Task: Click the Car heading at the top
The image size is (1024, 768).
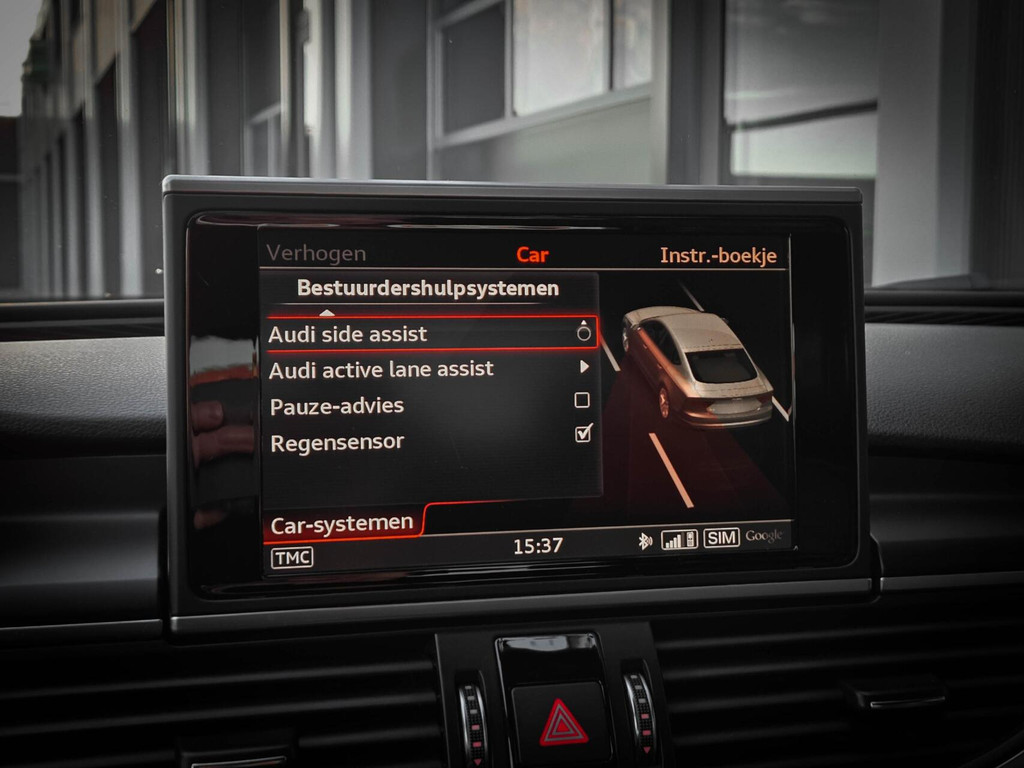Action: point(532,255)
